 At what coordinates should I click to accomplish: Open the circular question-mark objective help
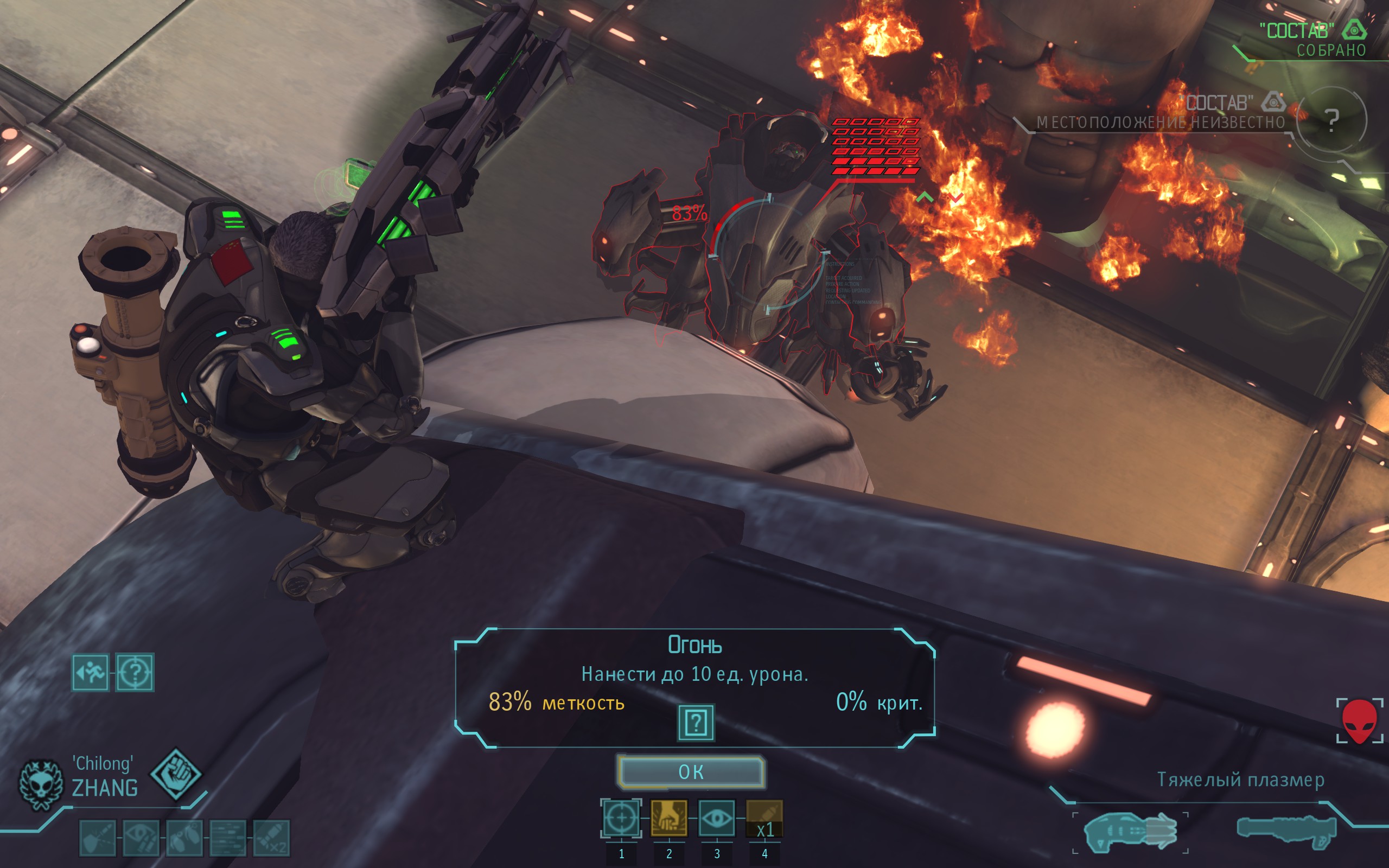[1331, 120]
